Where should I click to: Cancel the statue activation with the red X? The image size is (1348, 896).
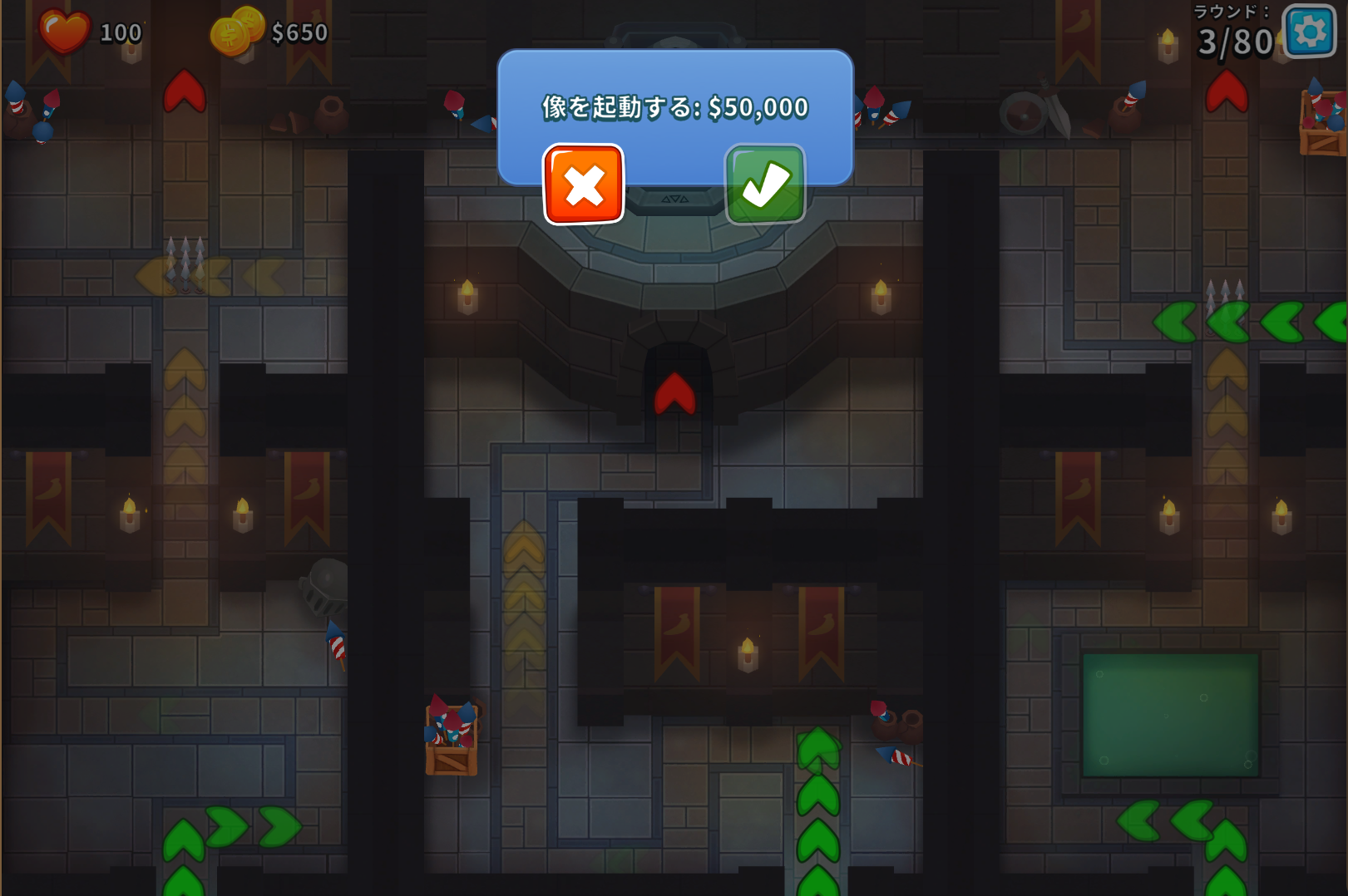tap(583, 185)
